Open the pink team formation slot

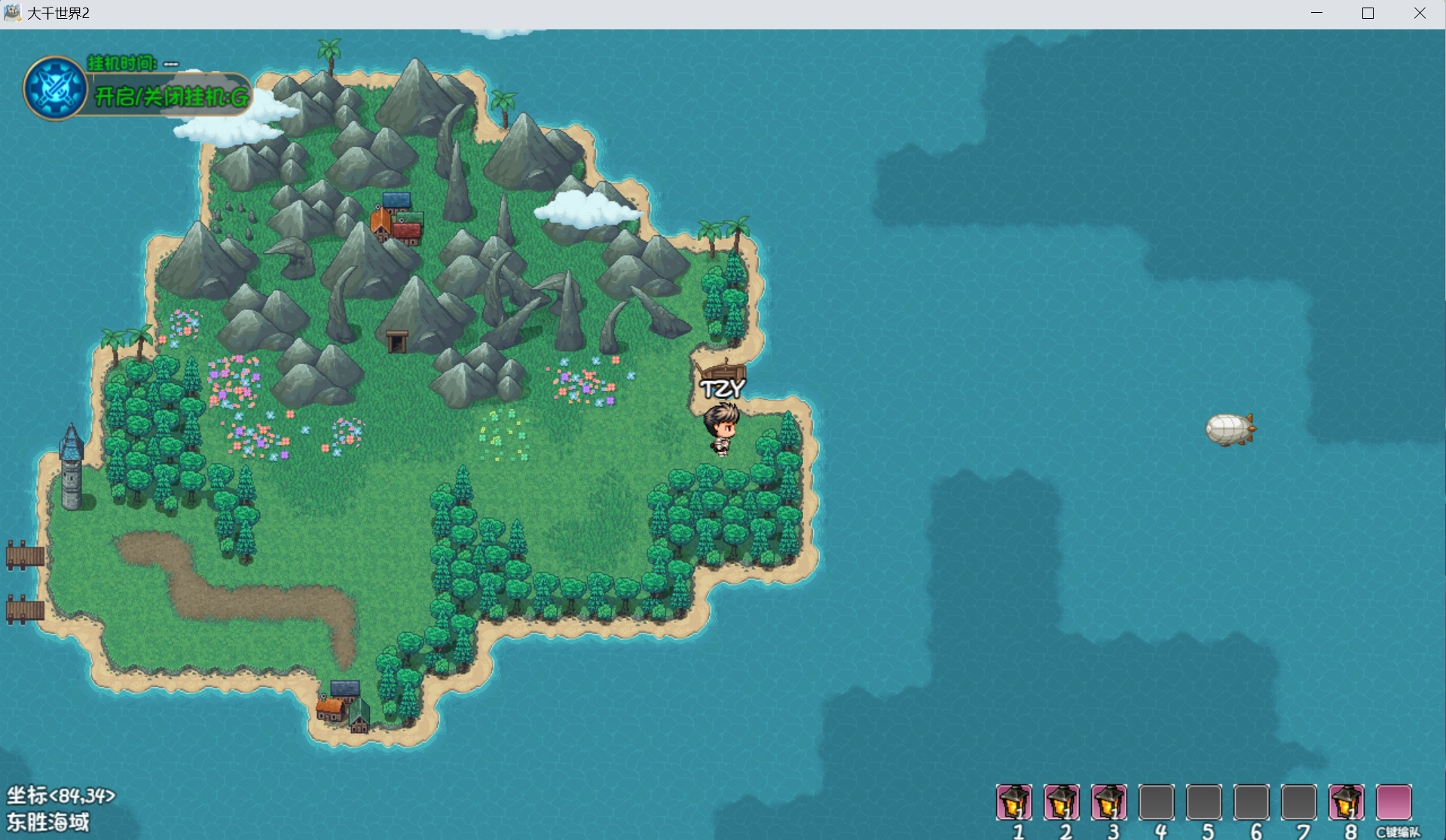[x=1394, y=802]
